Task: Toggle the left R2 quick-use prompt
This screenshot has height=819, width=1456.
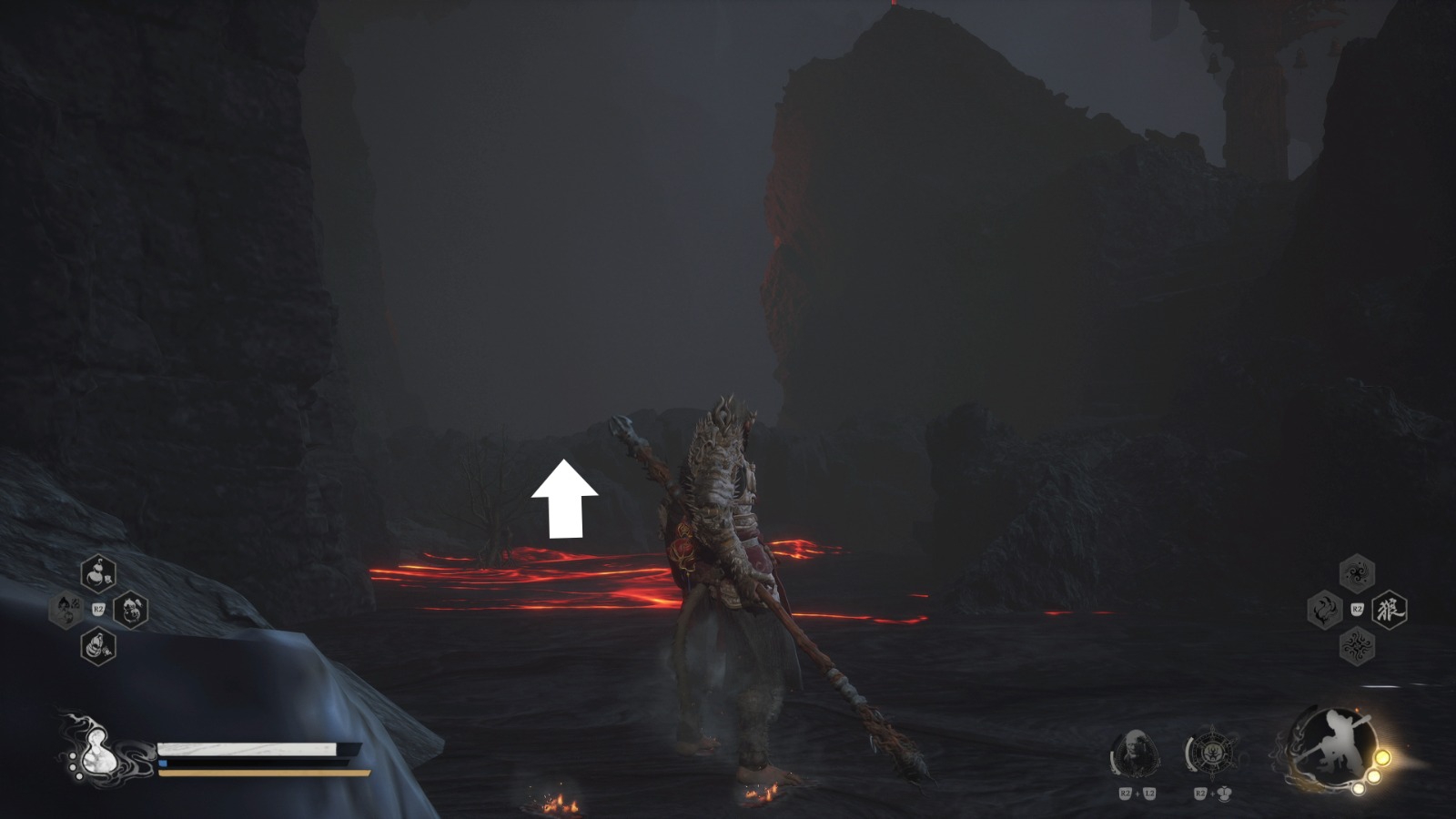Action: tap(98, 608)
